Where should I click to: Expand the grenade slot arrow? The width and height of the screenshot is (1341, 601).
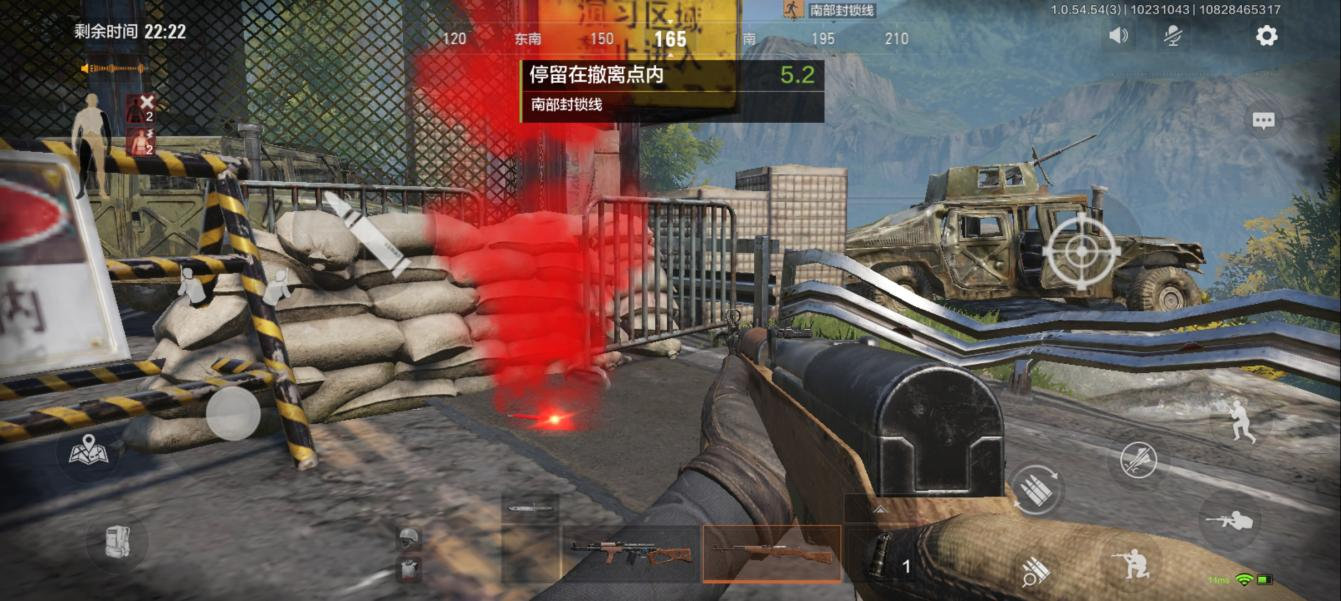pos(879,509)
